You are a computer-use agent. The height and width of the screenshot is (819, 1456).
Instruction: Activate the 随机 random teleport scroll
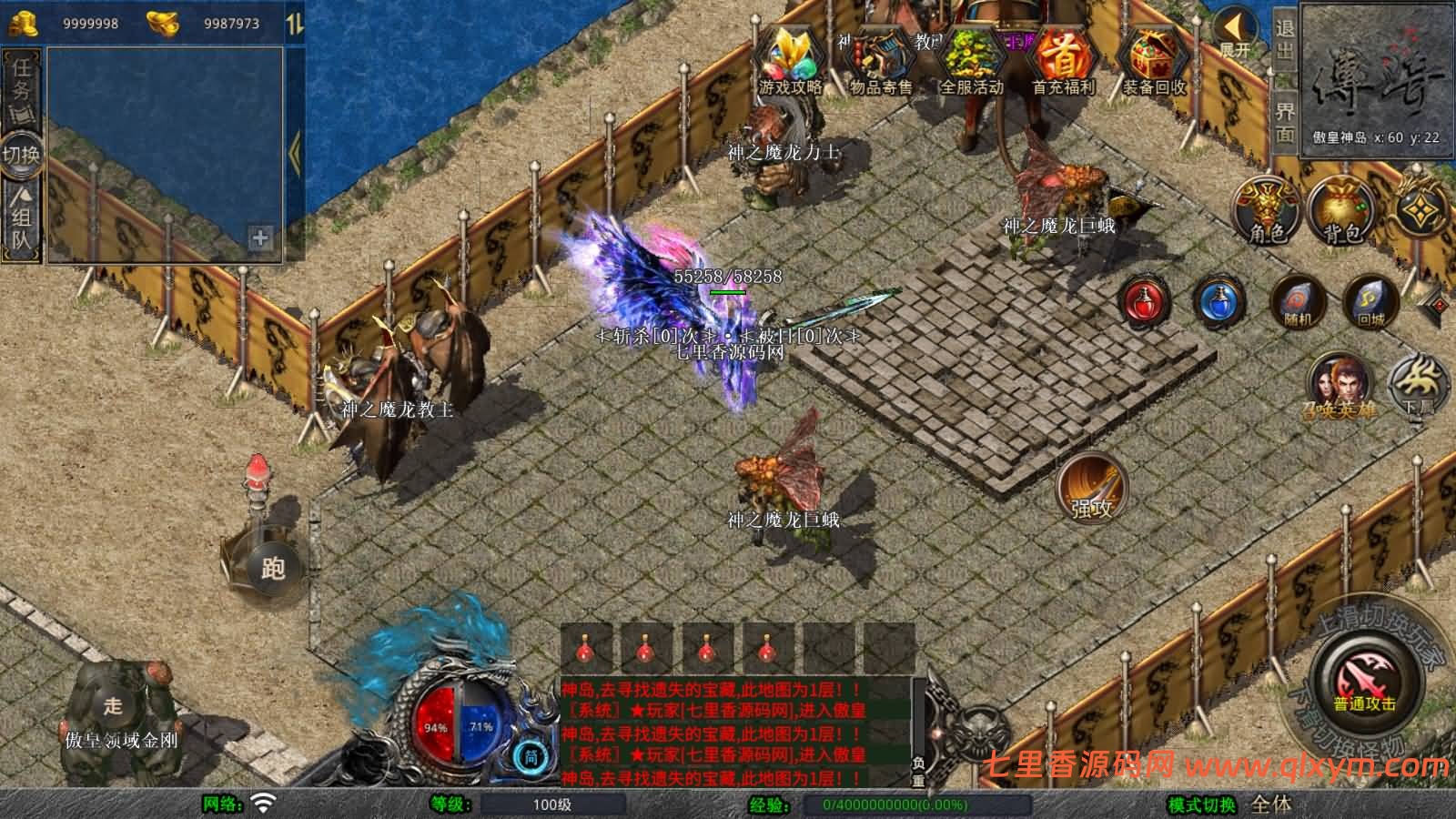click(1296, 302)
